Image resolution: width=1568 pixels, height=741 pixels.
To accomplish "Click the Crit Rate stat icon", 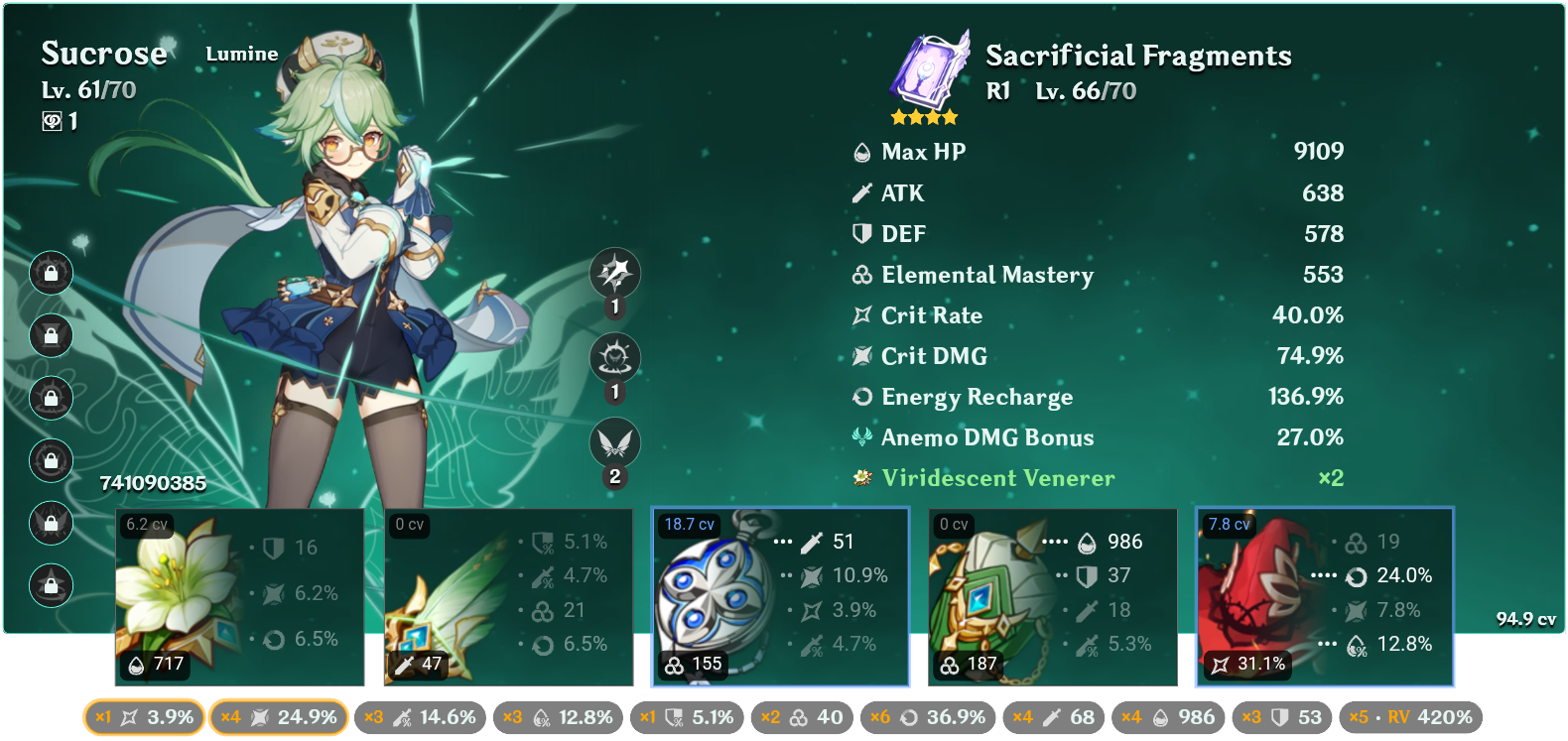I will (861, 315).
